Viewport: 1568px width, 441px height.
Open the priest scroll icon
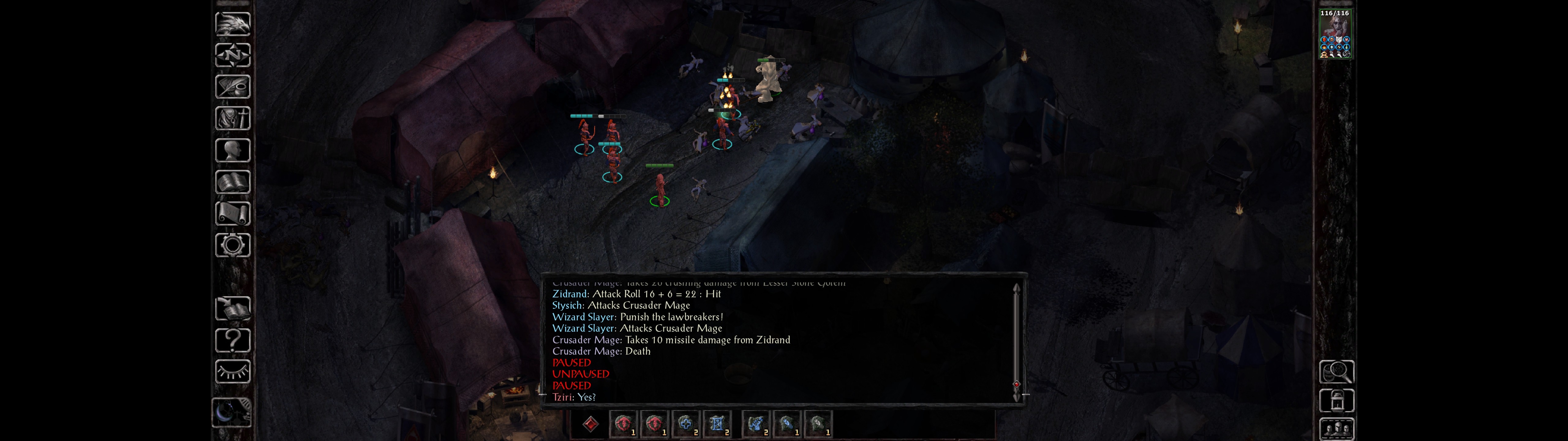coord(232,214)
